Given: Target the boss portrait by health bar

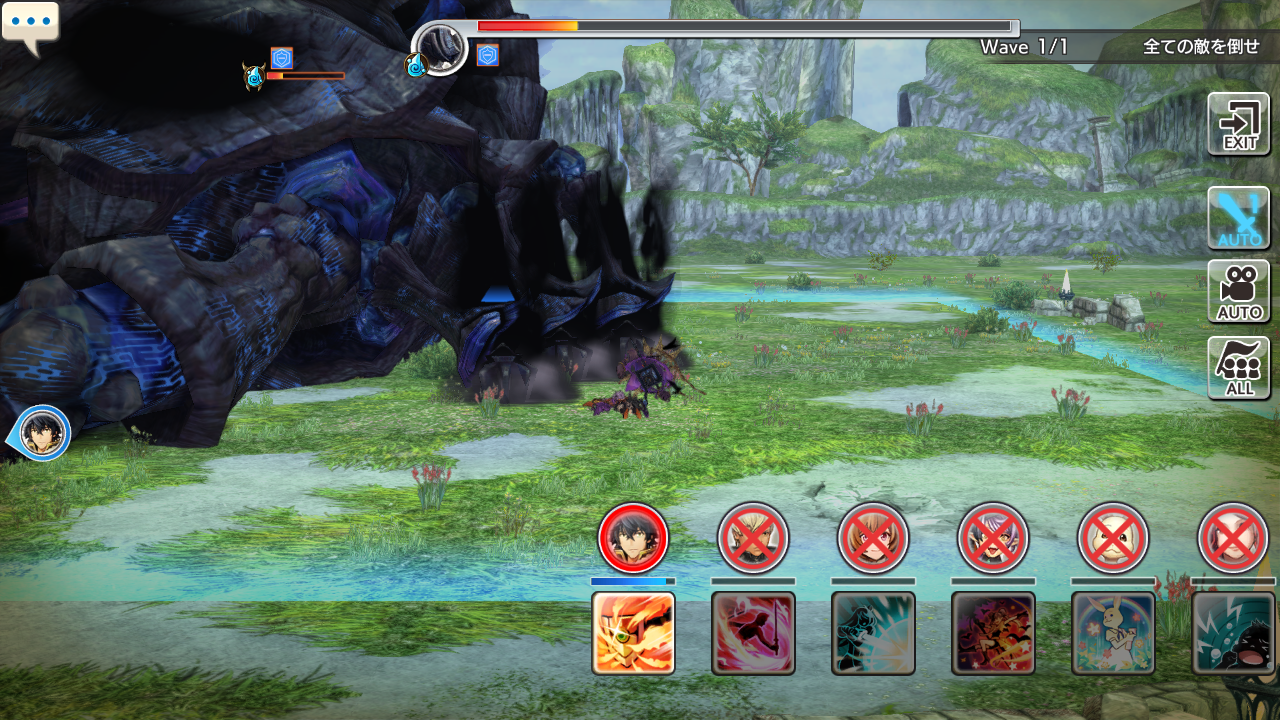Looking at the screenshot, I should pos(440,47).
